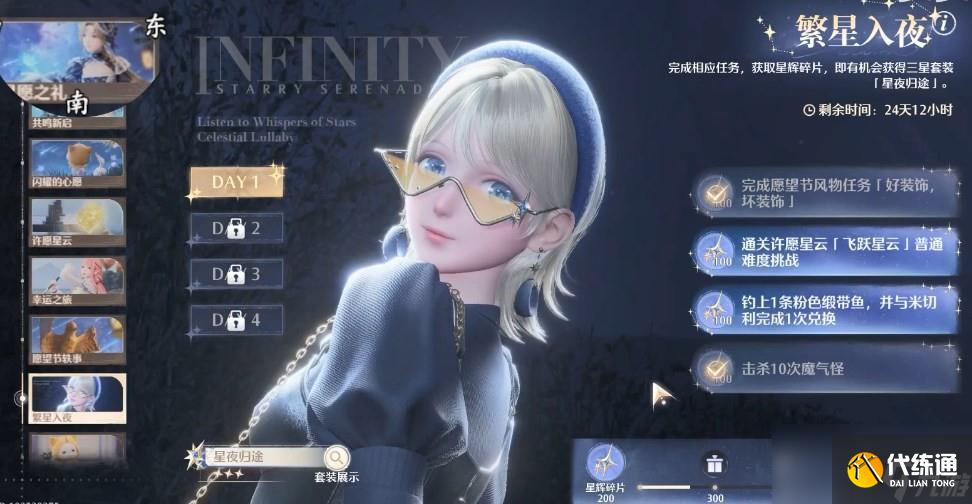Click the magnifier 套装展示 outfit preview button
The image size is (972, 504).
337,458
